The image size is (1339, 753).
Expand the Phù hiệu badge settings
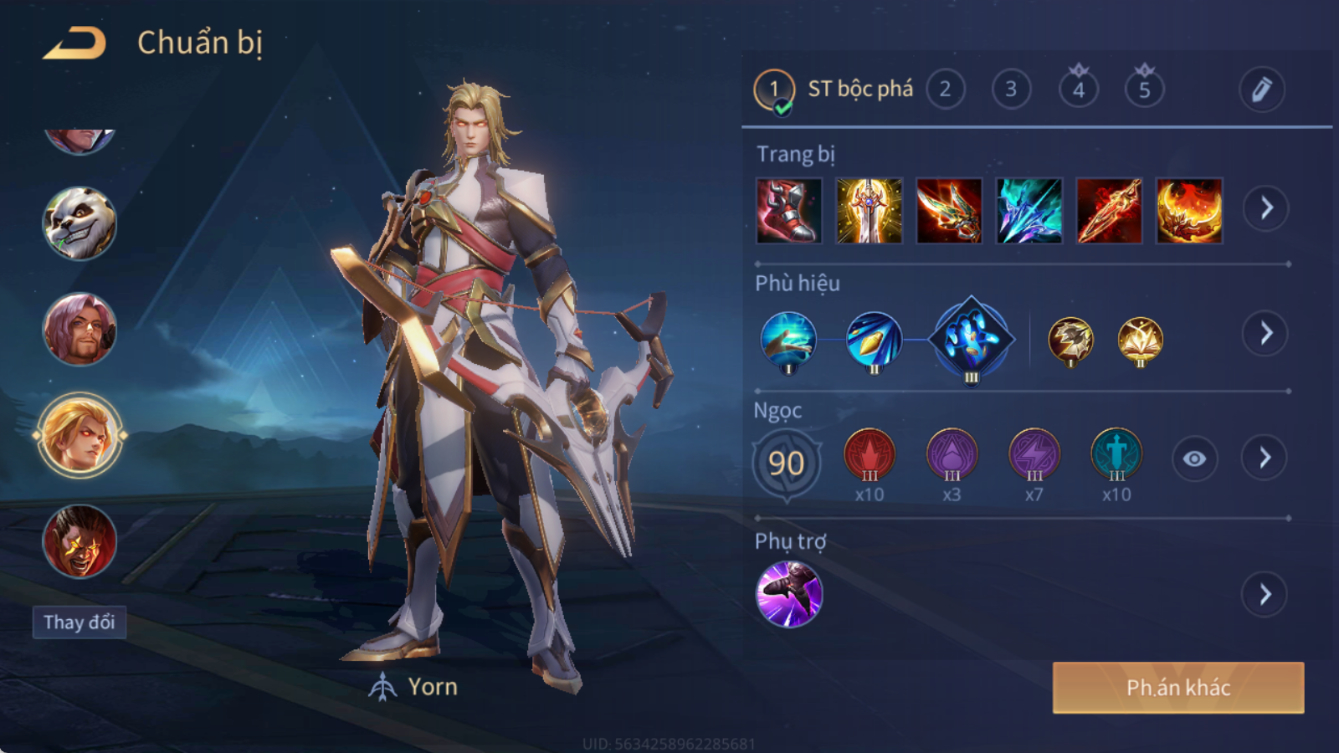coord(1265,333)
